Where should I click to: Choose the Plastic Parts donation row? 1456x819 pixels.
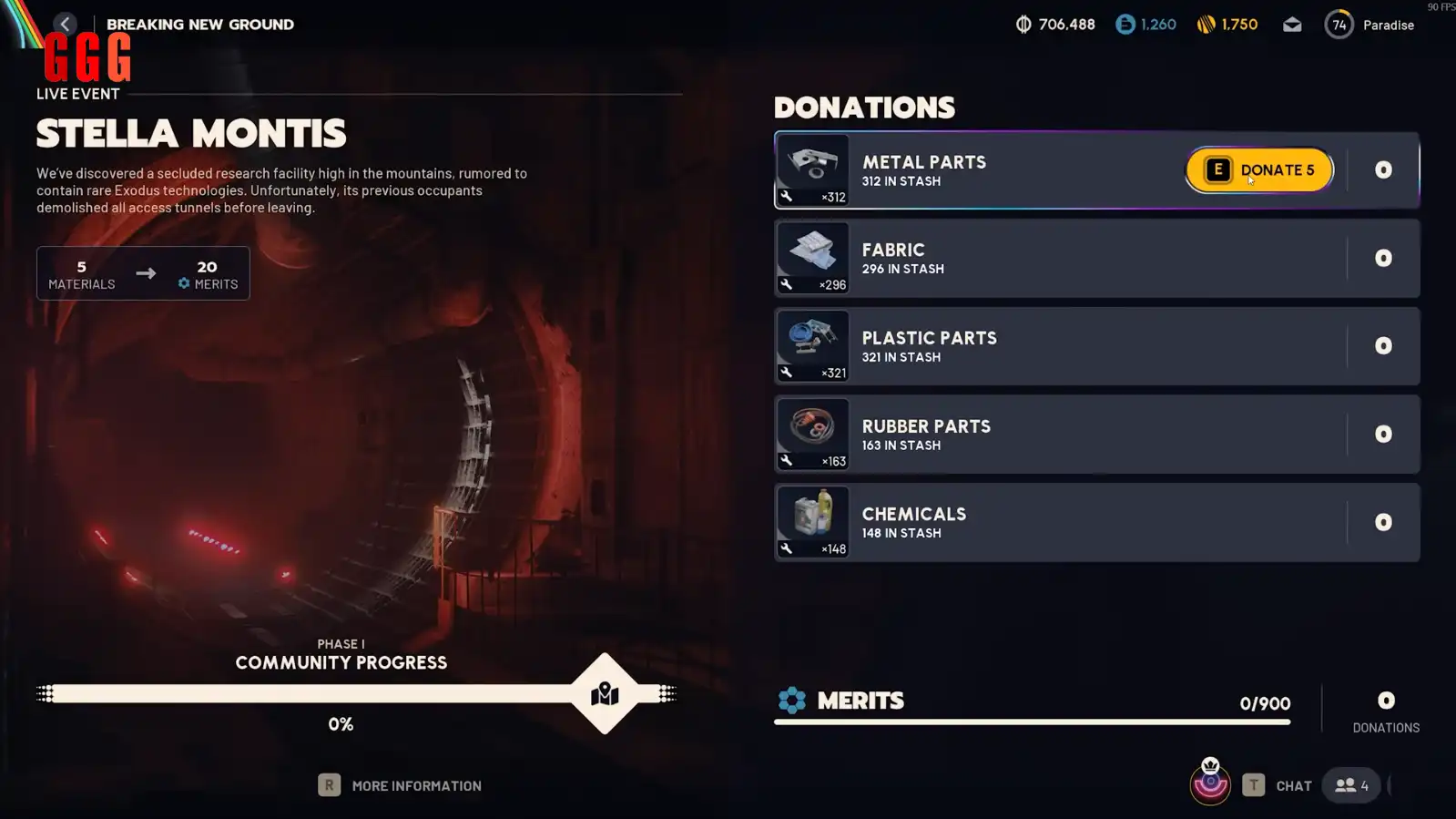point(1047,346)
